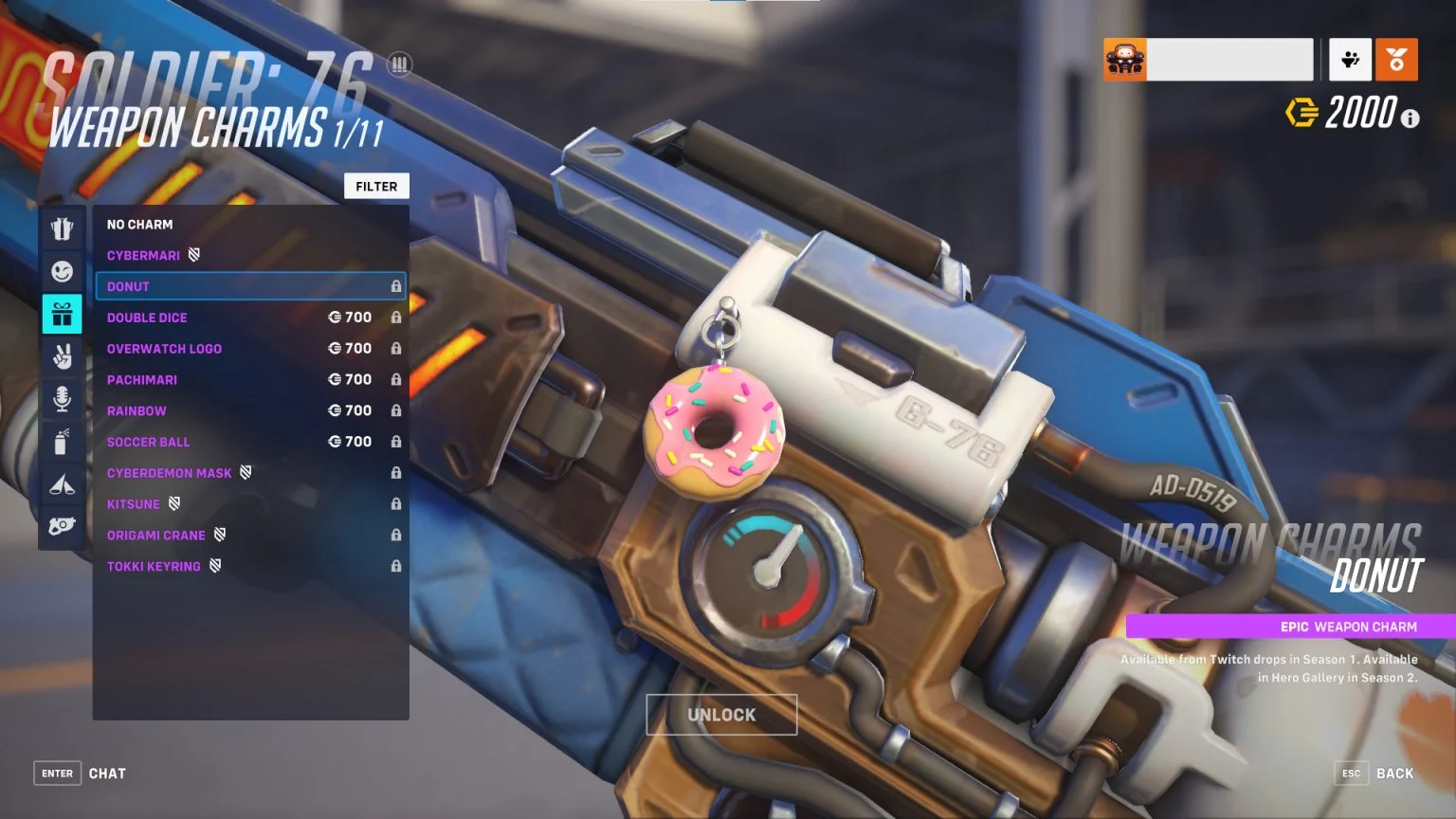Select the Sprays category icon
Viewport: 1456px width, 819px height.
click(x=62, y=442)
